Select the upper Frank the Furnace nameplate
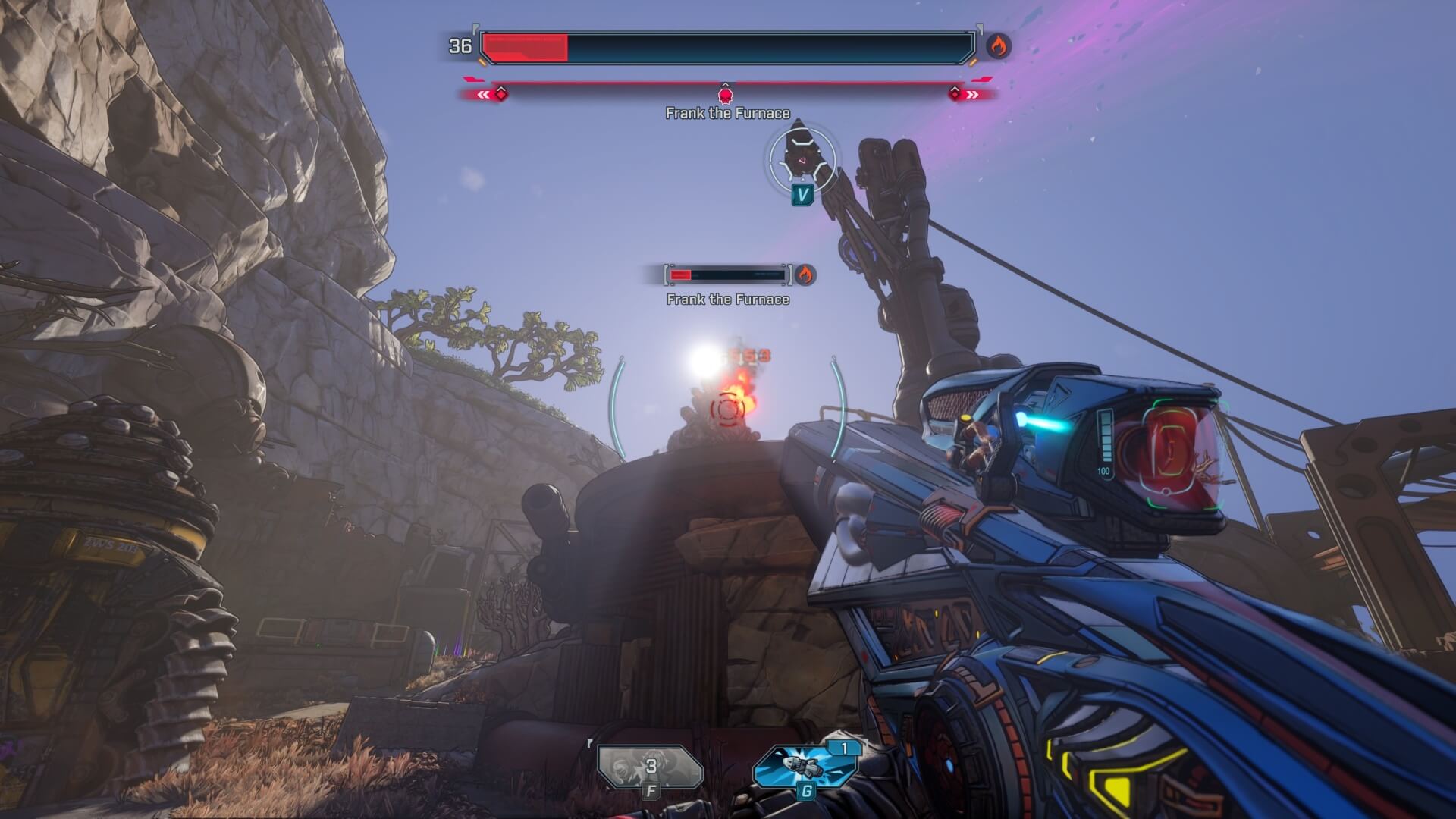The height and width of the screenshot is (819, 1456). point(726,111)
